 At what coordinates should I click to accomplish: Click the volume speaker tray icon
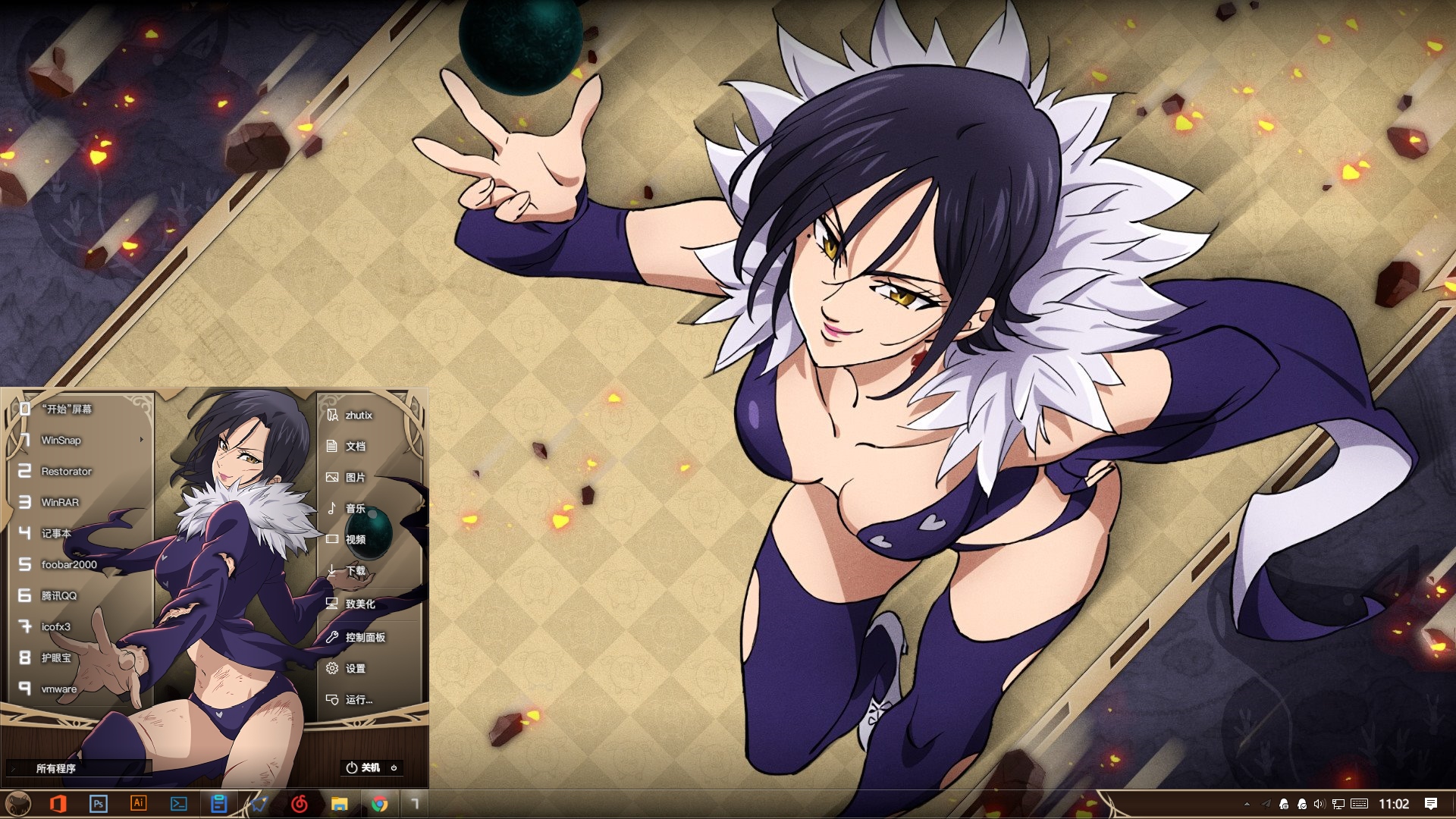pos(1319,804)
